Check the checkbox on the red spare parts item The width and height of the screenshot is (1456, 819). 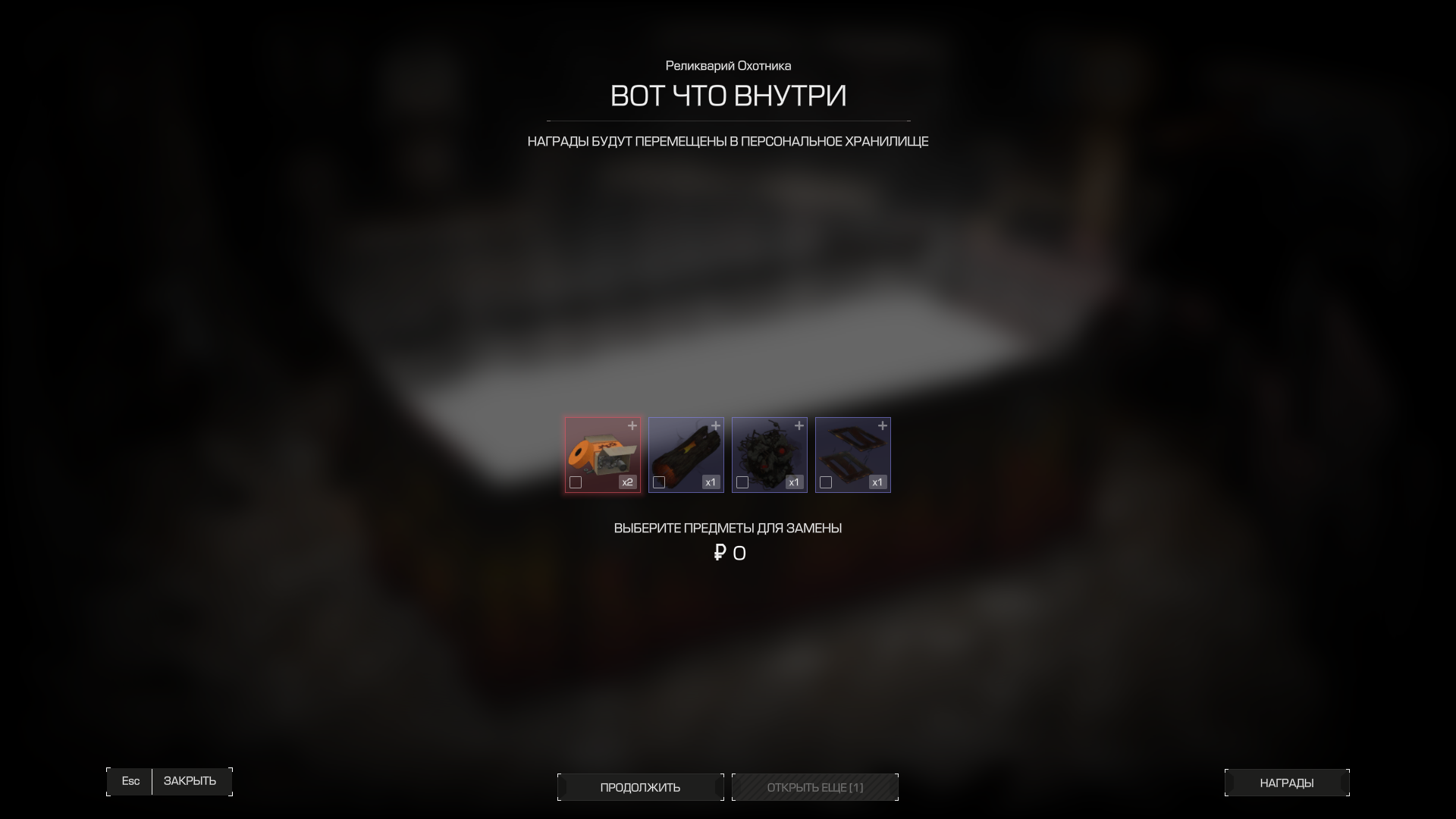point(576,482)
